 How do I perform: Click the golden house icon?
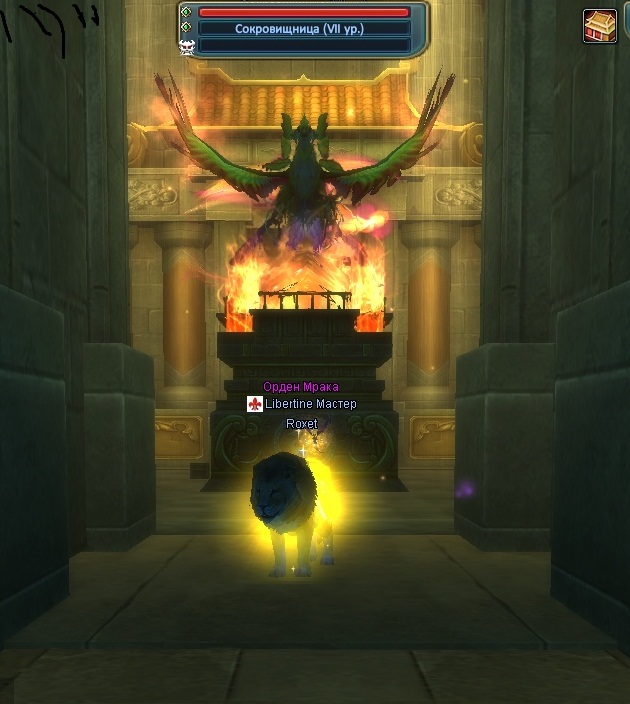[600, 27]
